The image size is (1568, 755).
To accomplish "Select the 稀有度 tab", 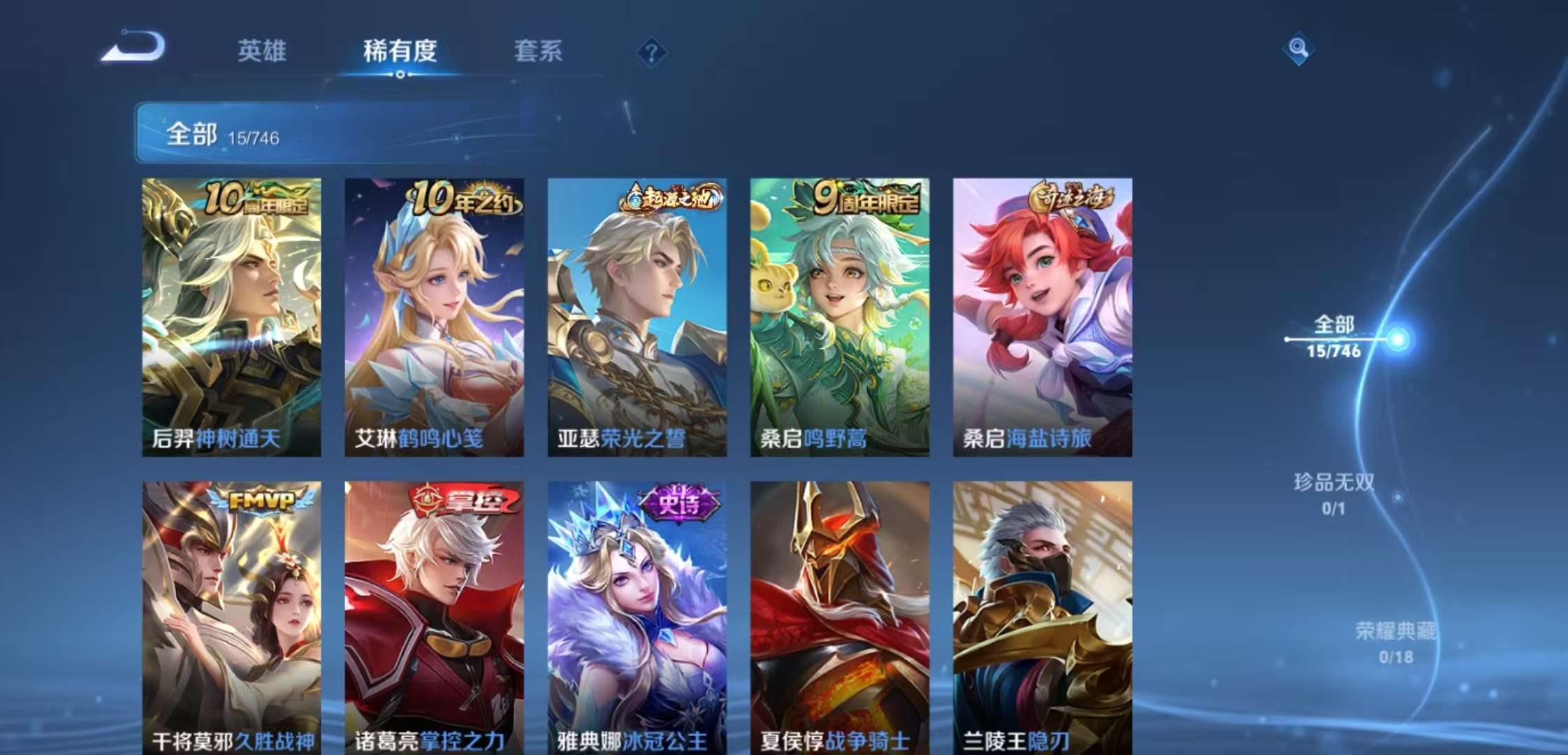I will pyautogui.click(x=399, y=52).
